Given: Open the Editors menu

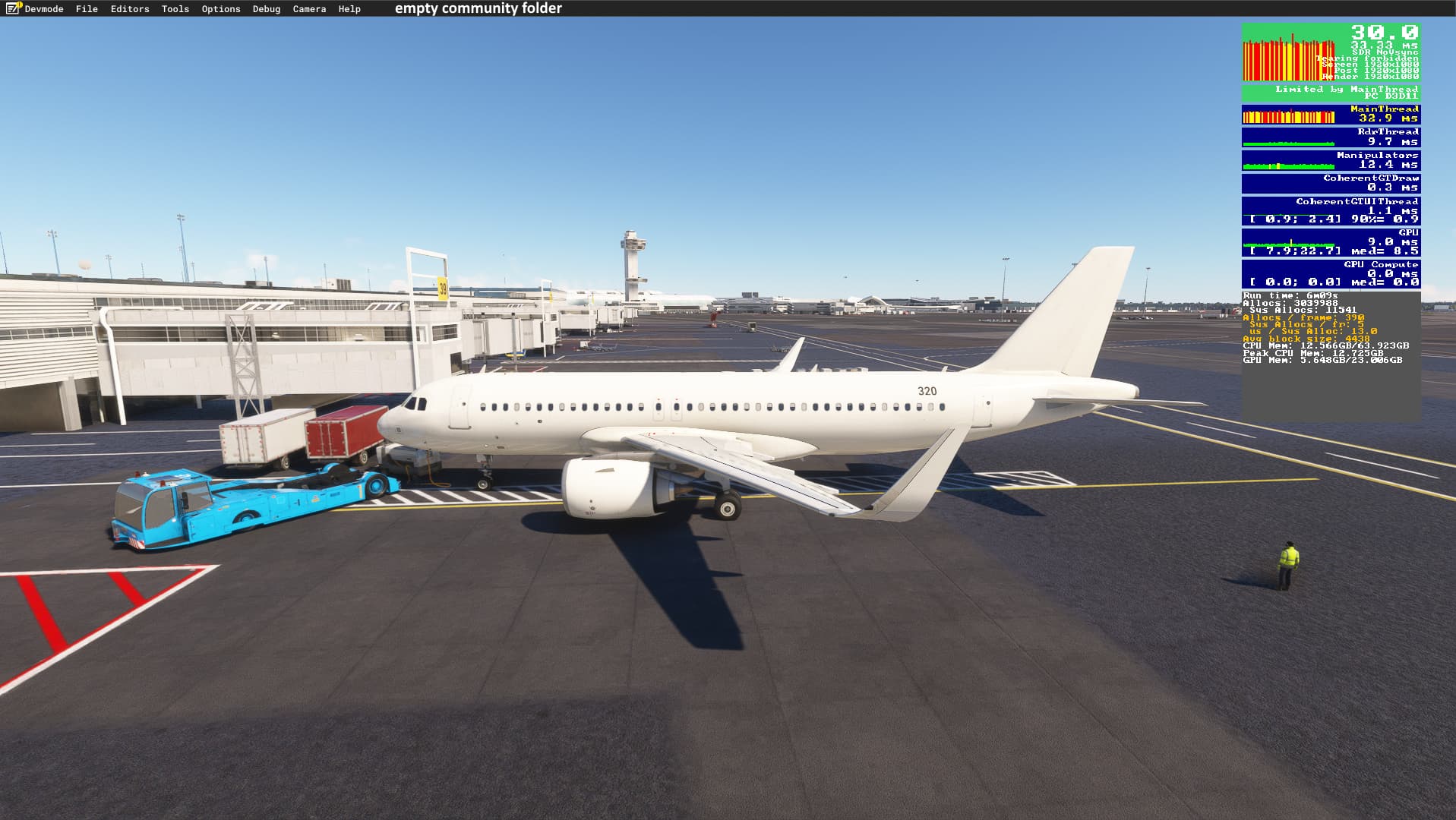Looking at the screenshot, I should point(130,9).
